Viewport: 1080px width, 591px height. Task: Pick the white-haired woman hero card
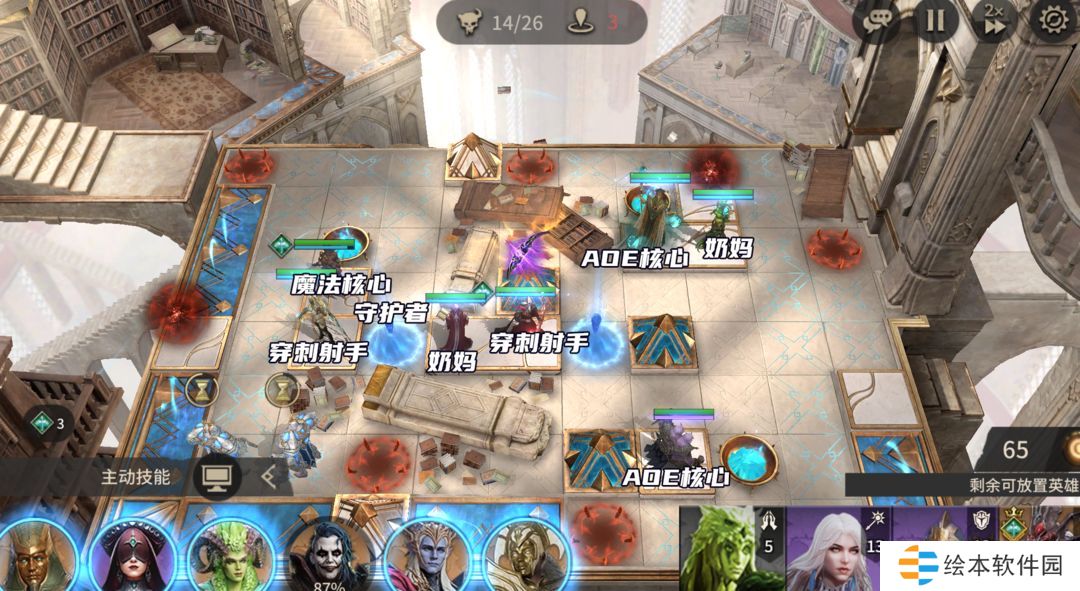click(834, 550)
